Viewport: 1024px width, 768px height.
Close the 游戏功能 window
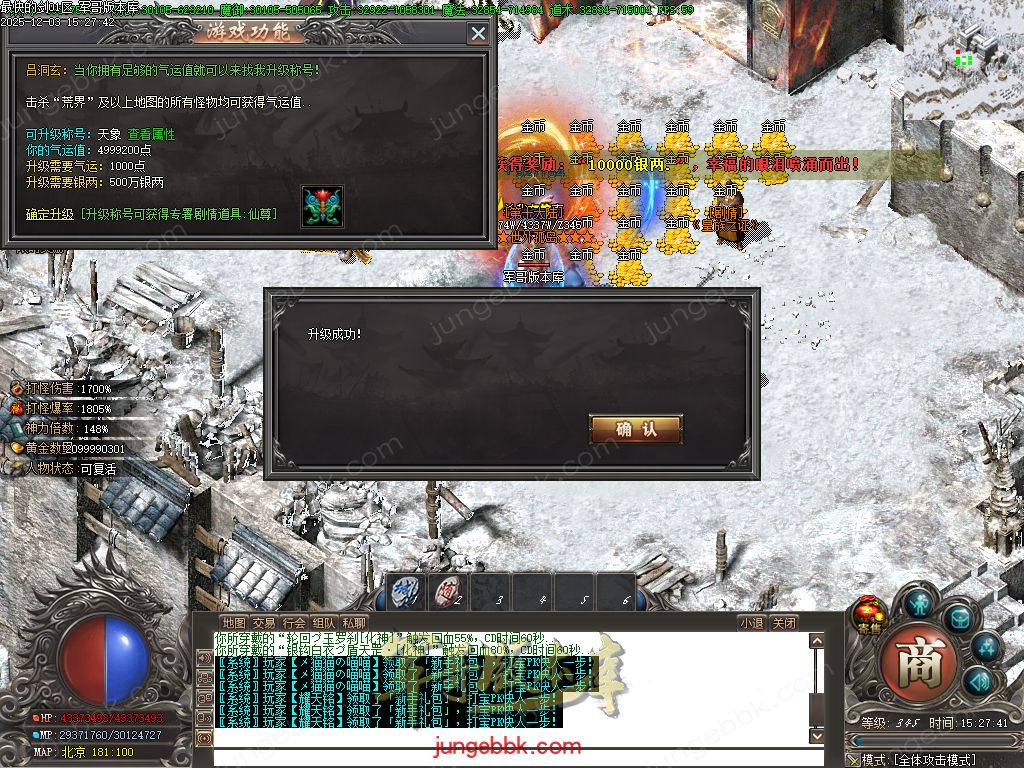point(478,33)
